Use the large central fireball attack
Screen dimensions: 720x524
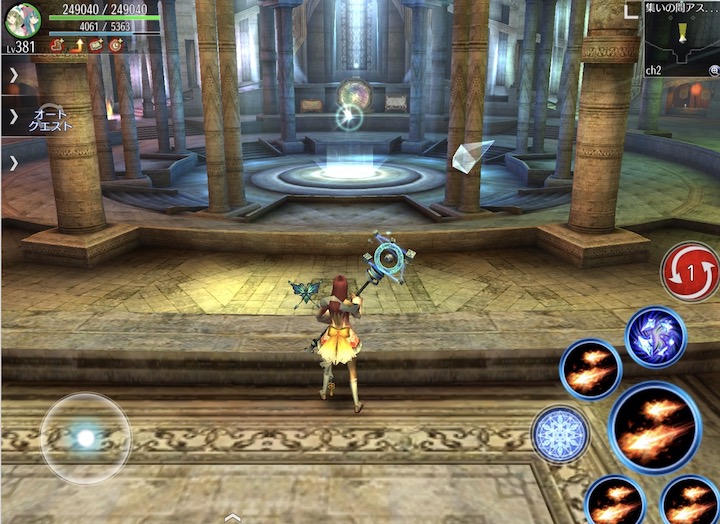click(655, 427)
